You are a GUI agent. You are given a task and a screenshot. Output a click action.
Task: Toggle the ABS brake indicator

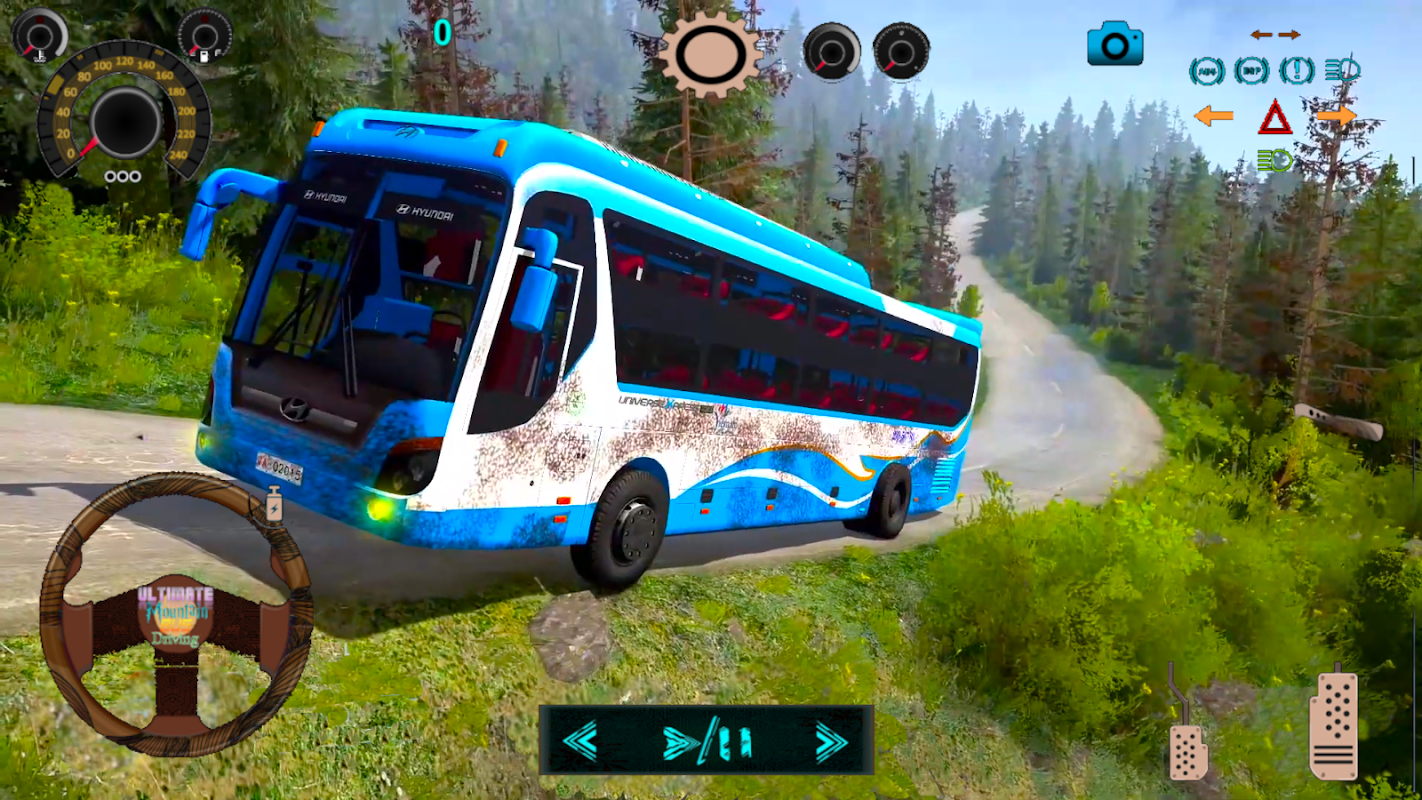tap(1206, 71)
